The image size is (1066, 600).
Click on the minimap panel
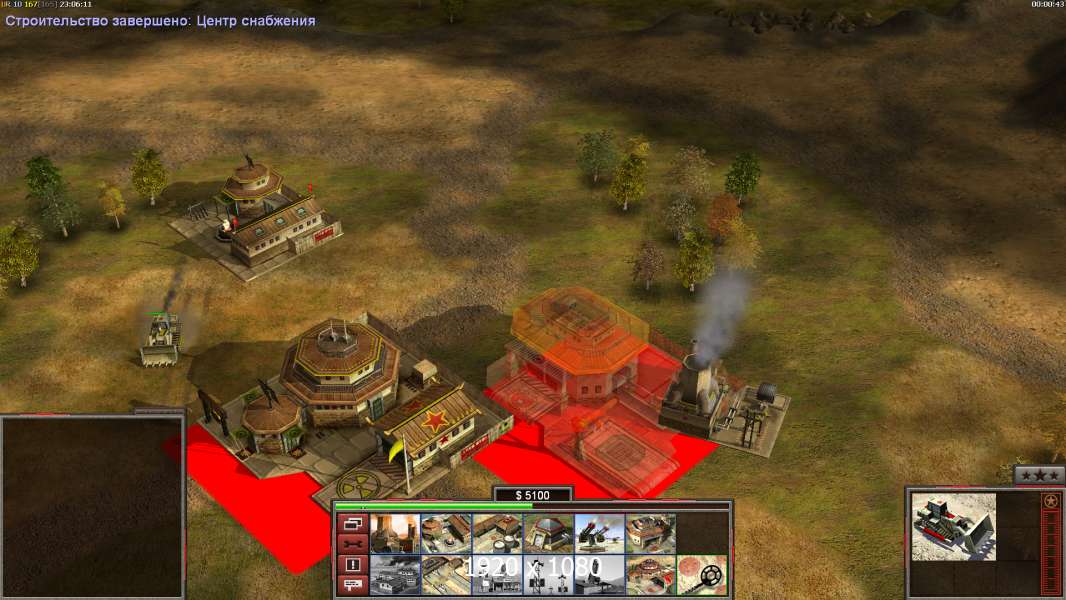pos(92,506)
